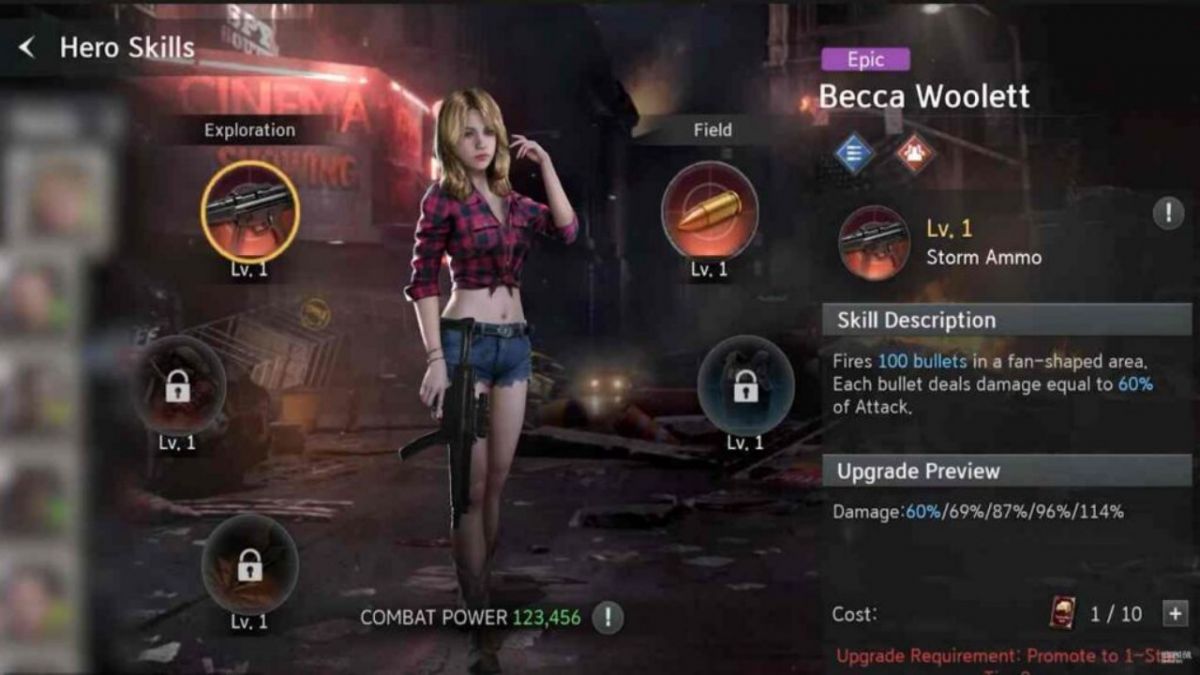Add more skill manuals with plus button
The image size is (1200, 675).
(1174, 613)
